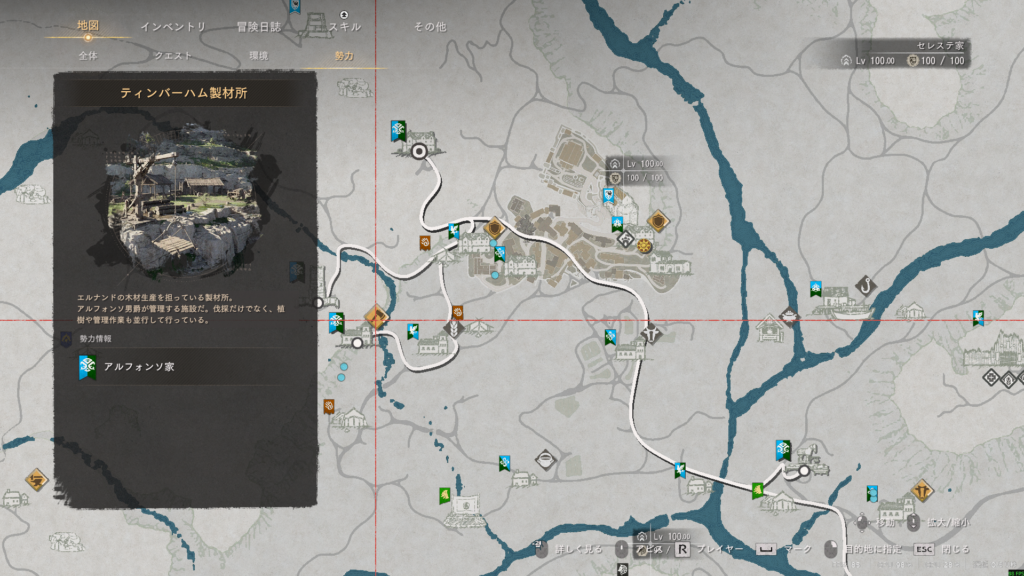Switch to the インベントリ tab
This screenshot has height=576, width=1024.
pyautogui.click(x=173, y=26)
